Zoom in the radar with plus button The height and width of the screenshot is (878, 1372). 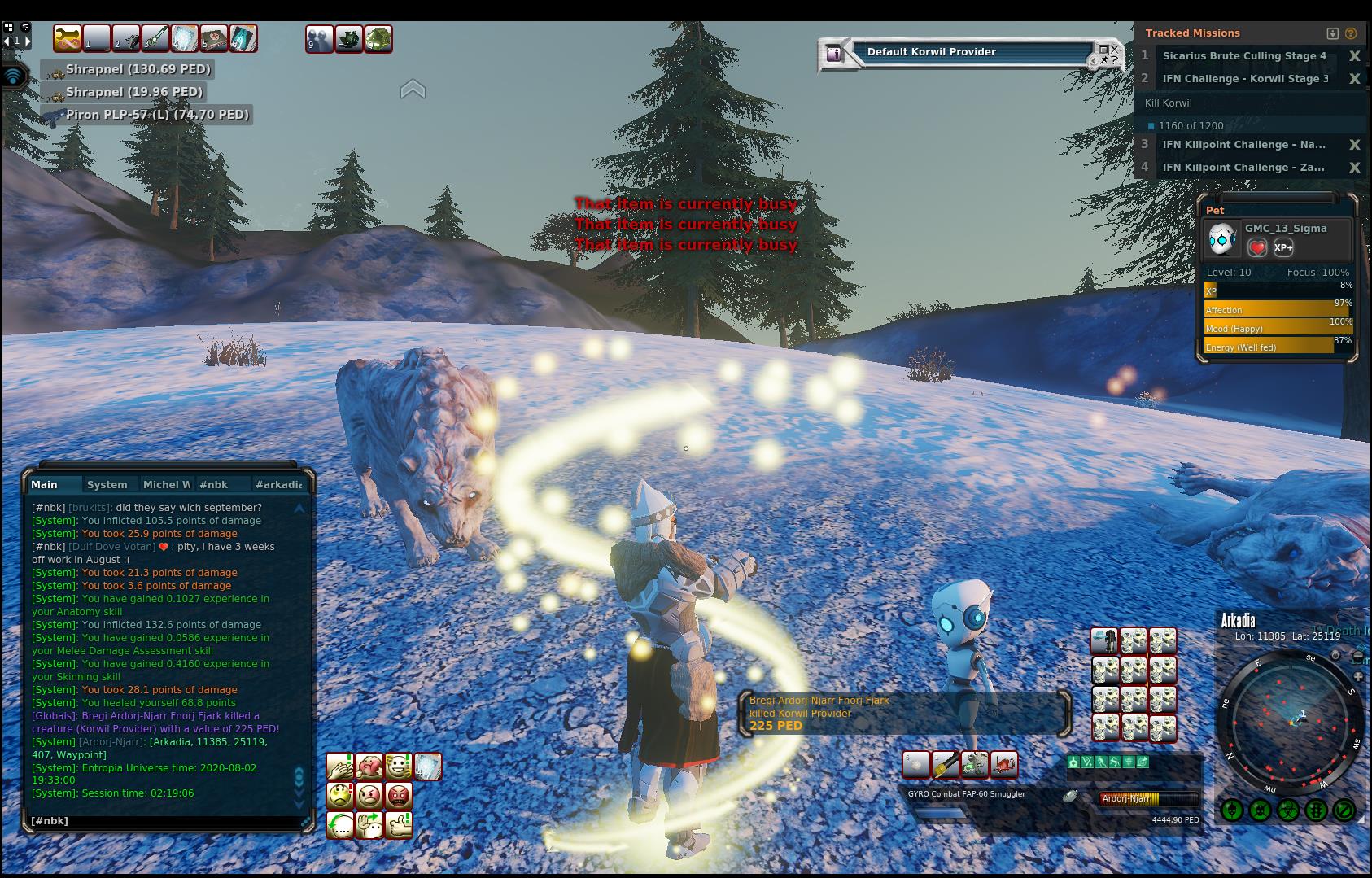point(1358,676)
